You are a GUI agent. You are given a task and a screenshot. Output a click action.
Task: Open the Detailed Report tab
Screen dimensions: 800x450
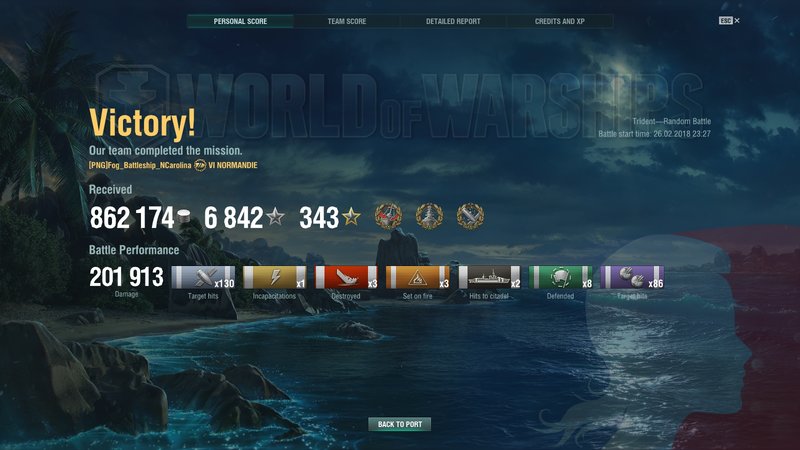click(x=453, y=21)
